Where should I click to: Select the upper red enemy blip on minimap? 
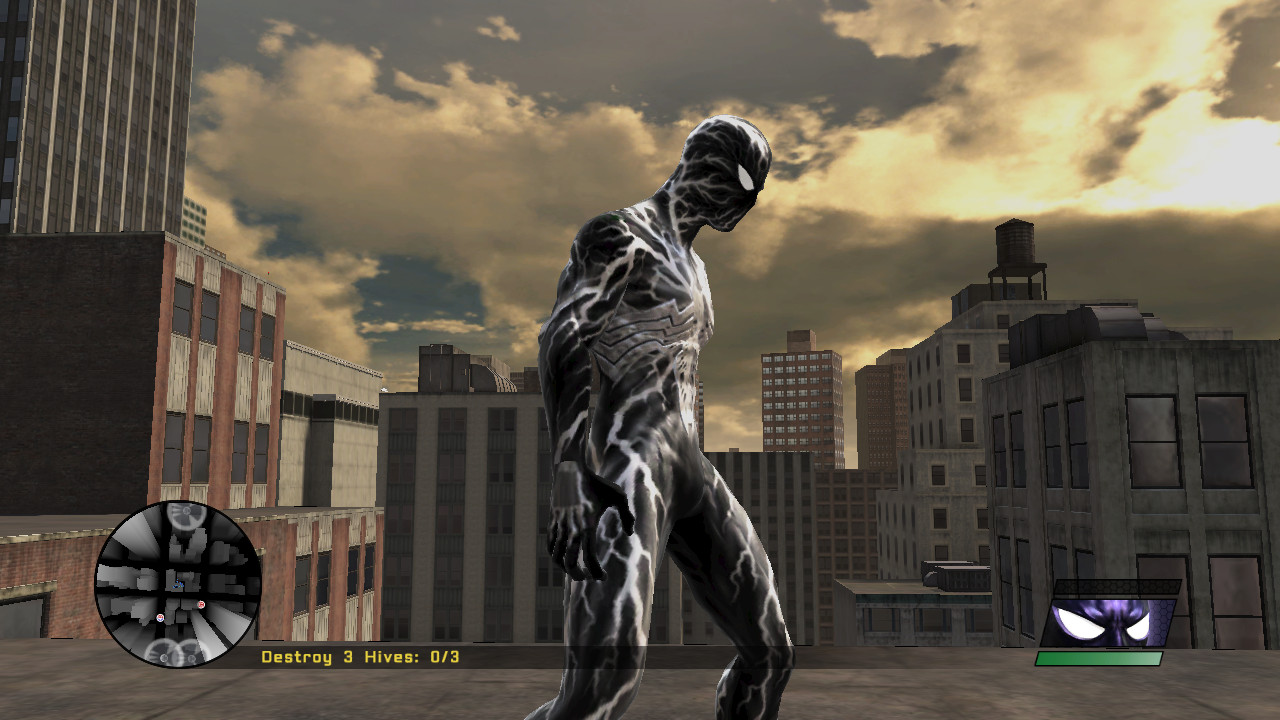point(202,605)
